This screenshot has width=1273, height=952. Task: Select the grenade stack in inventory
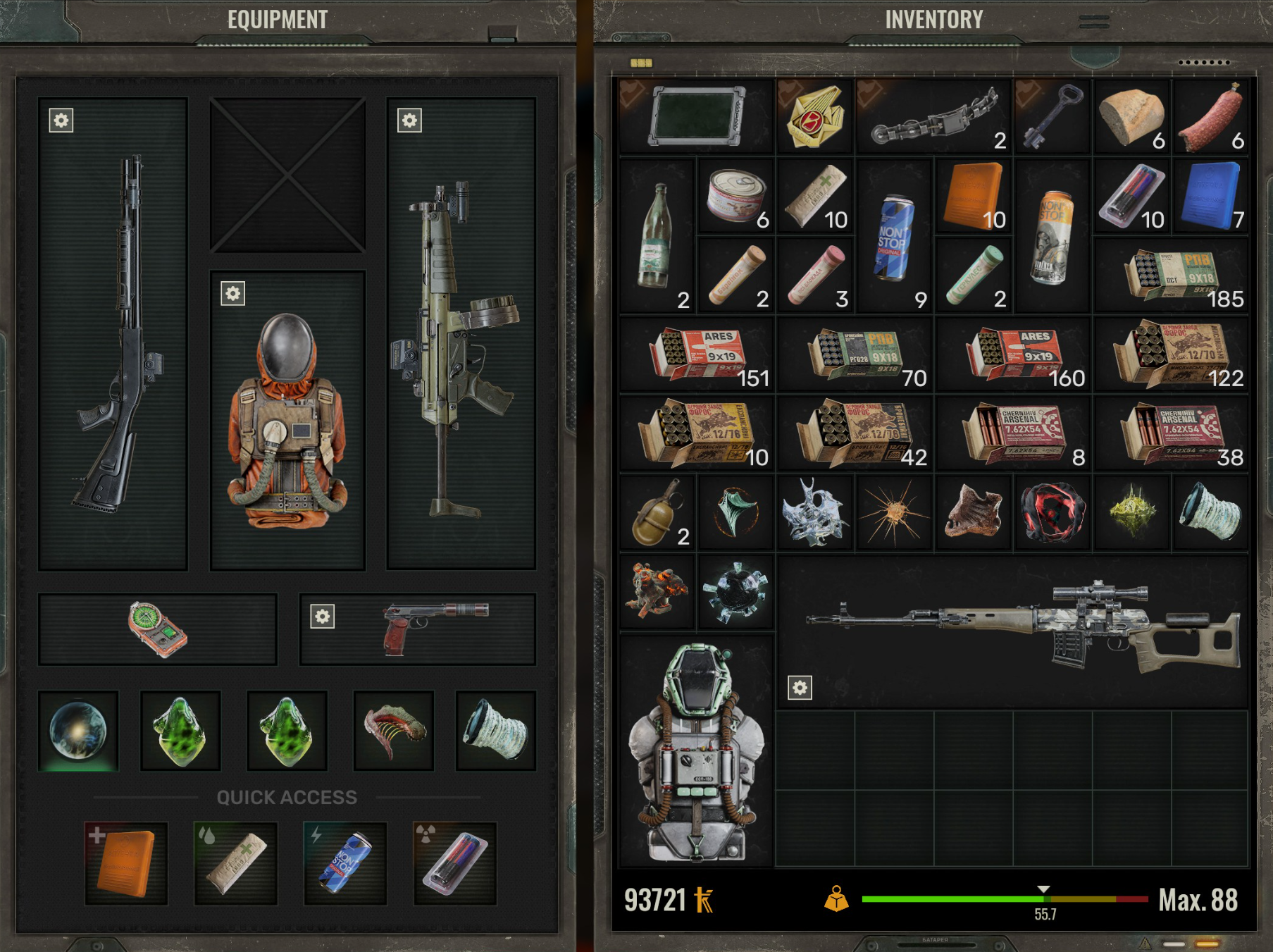coord(657,512)
